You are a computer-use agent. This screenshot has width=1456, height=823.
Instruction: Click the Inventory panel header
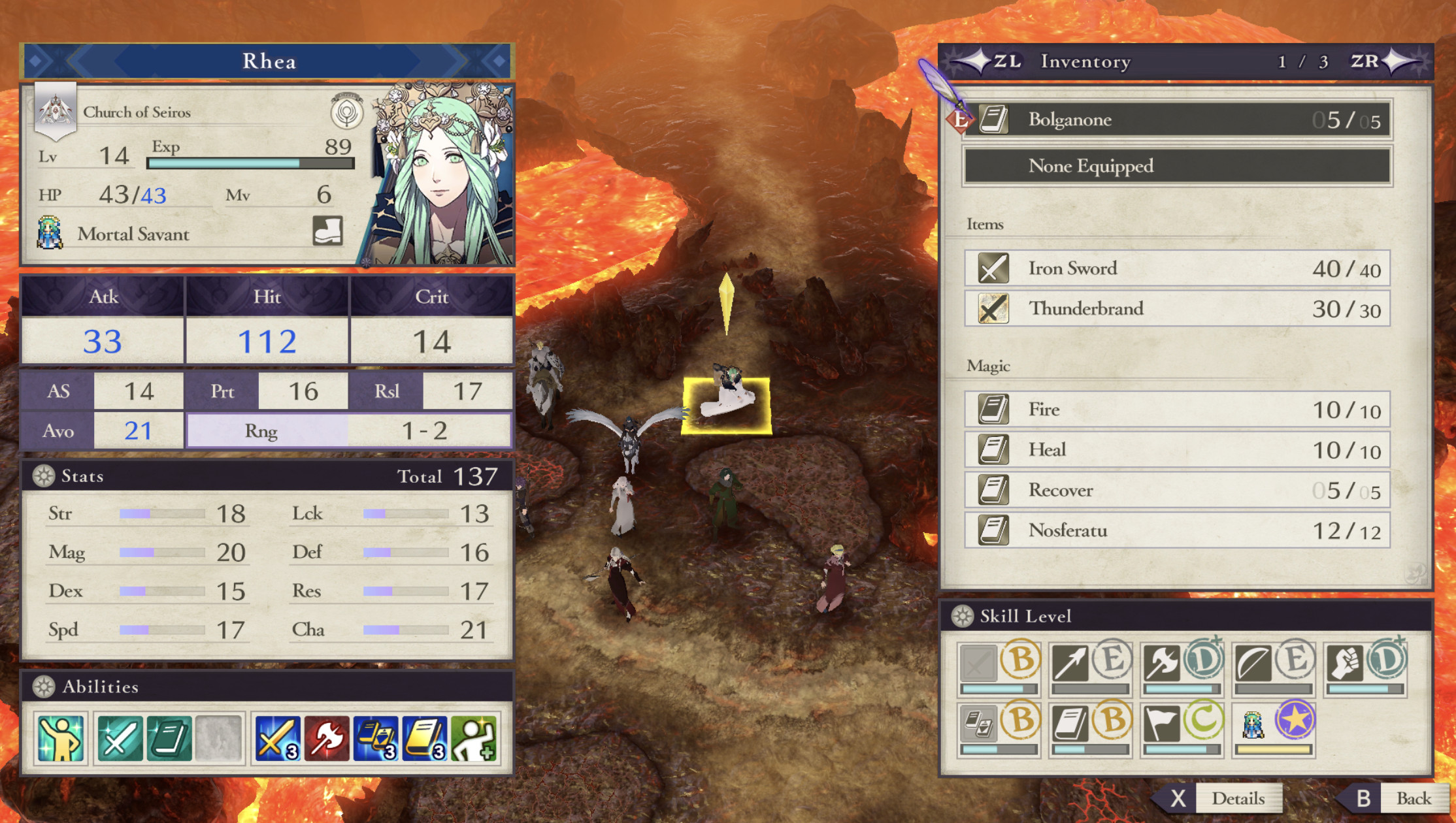[x=1085, y=61]
